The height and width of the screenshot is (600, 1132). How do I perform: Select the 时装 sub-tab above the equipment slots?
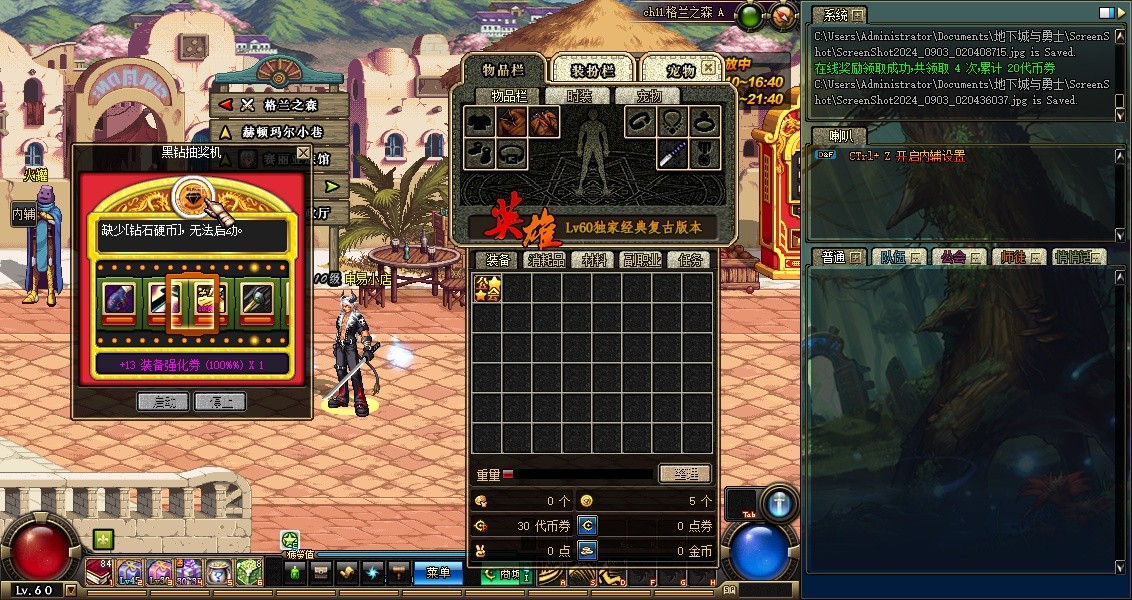[579, 96]
